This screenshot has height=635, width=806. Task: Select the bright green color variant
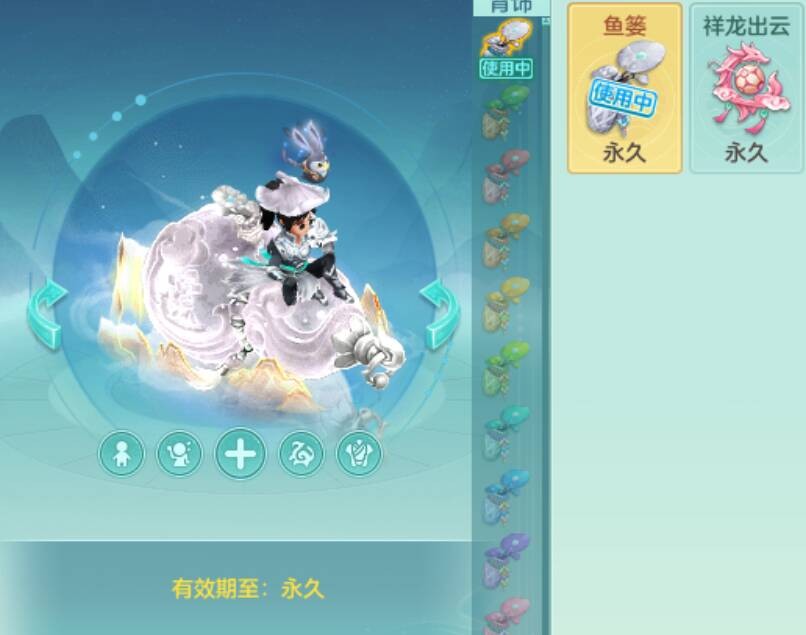507,367
